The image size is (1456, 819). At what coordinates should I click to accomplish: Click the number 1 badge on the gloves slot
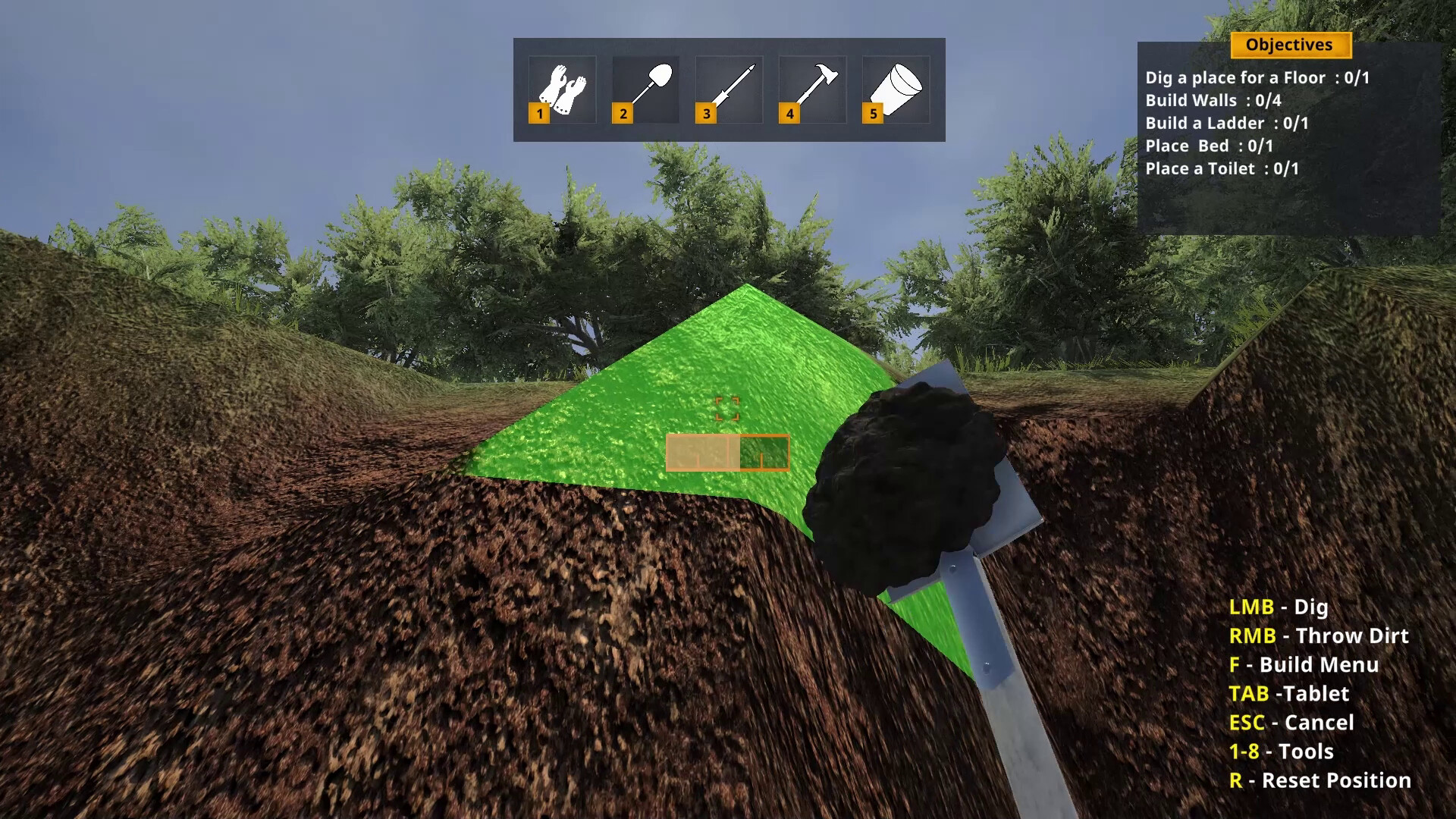click(x=538, y=114)
